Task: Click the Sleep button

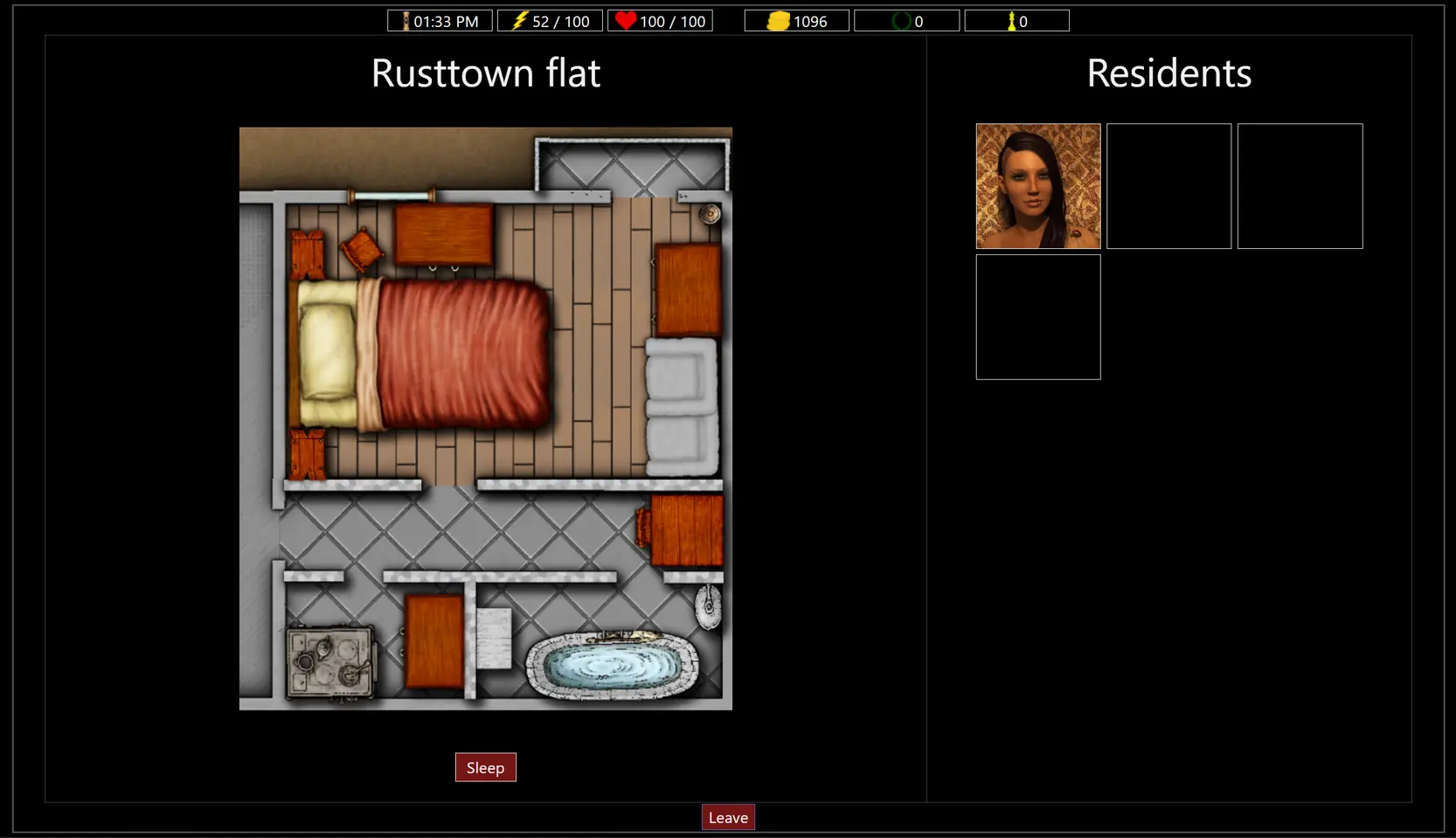Action: coord(485,767)
